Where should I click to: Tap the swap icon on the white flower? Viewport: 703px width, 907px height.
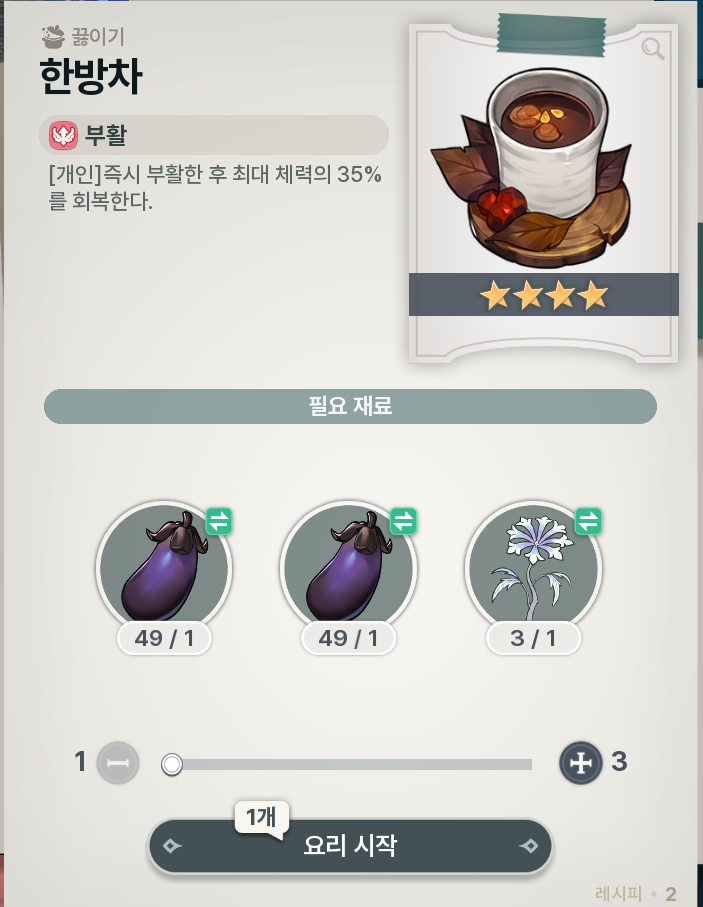[x=588, y=521]
